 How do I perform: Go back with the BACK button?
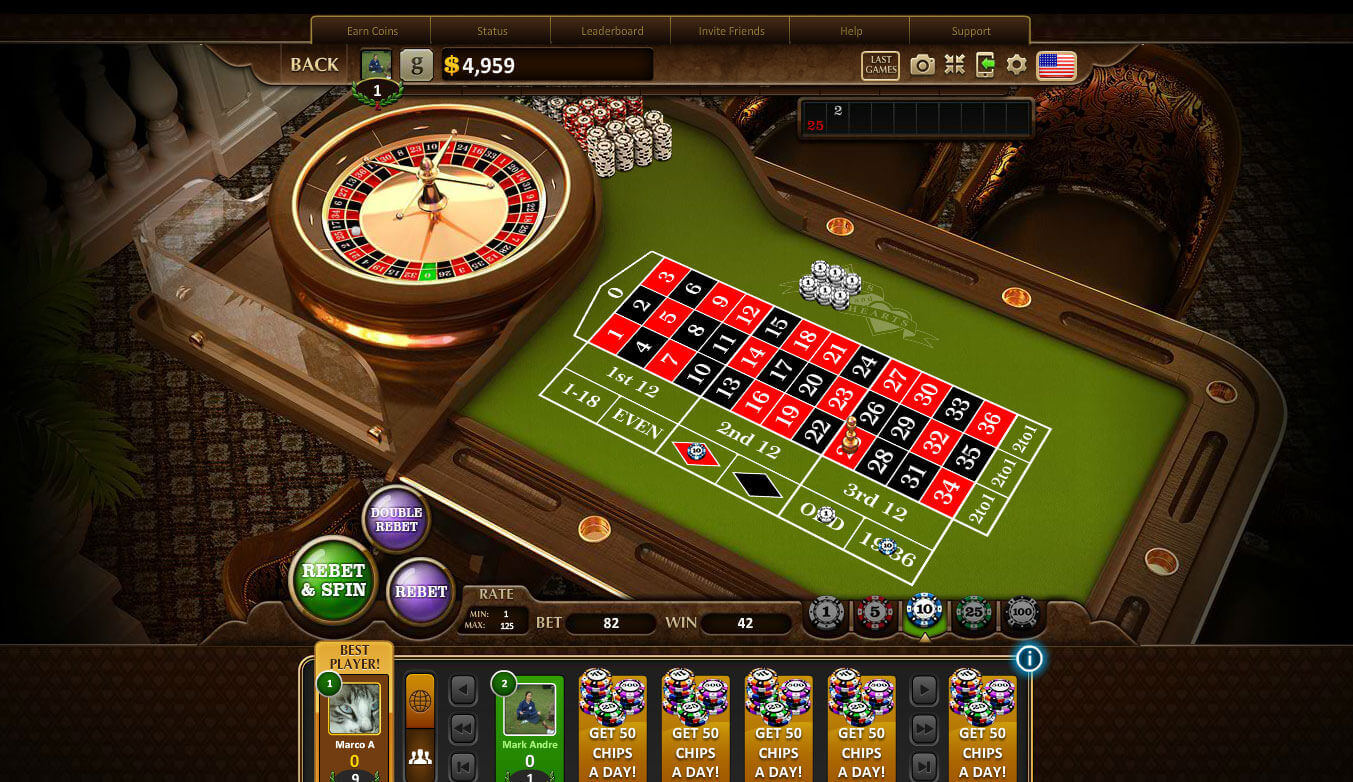(314, 65)
